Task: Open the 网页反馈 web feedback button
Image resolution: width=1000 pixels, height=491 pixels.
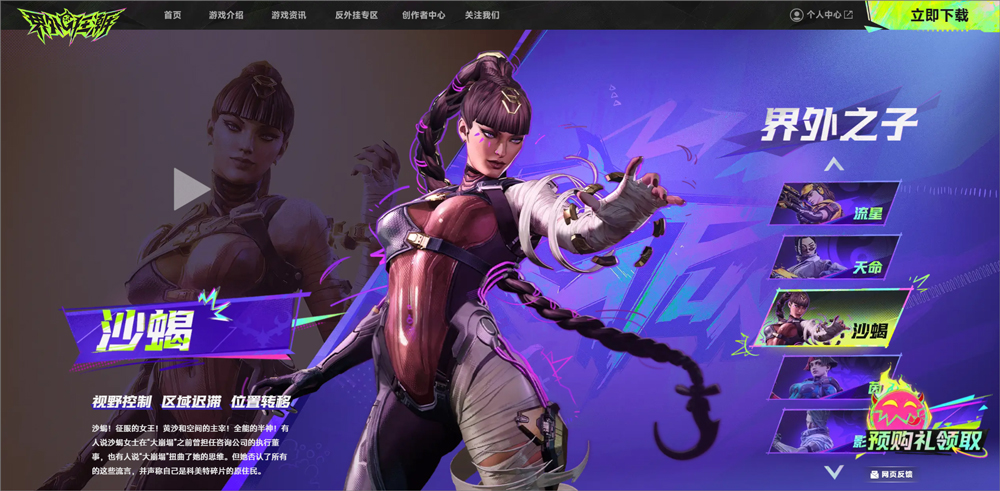Action: point(893,474)
